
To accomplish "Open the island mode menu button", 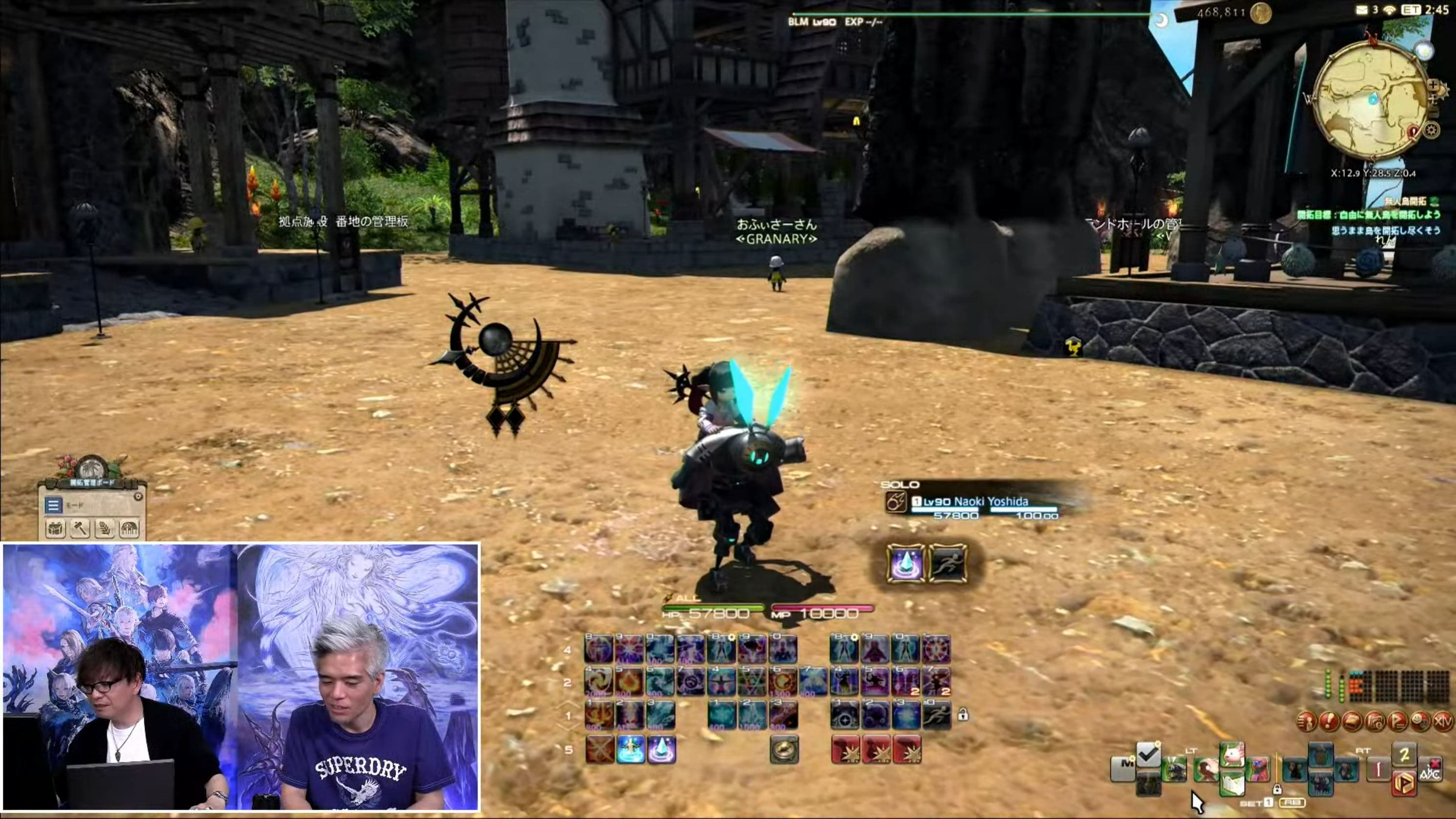I will coord(53,505).
